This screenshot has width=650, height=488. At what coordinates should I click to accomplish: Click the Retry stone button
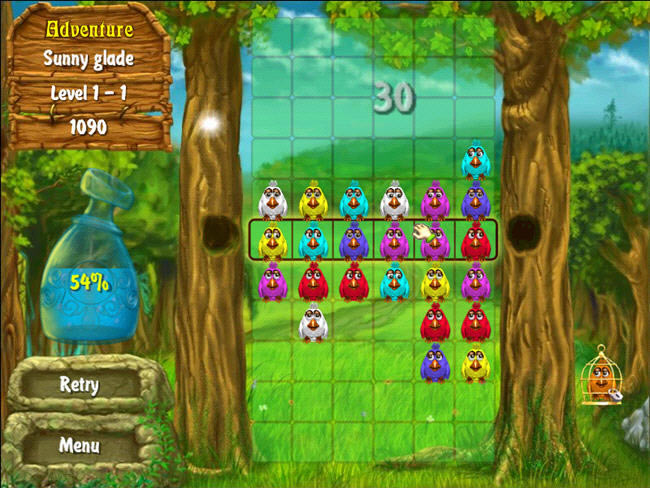point(78,385)
